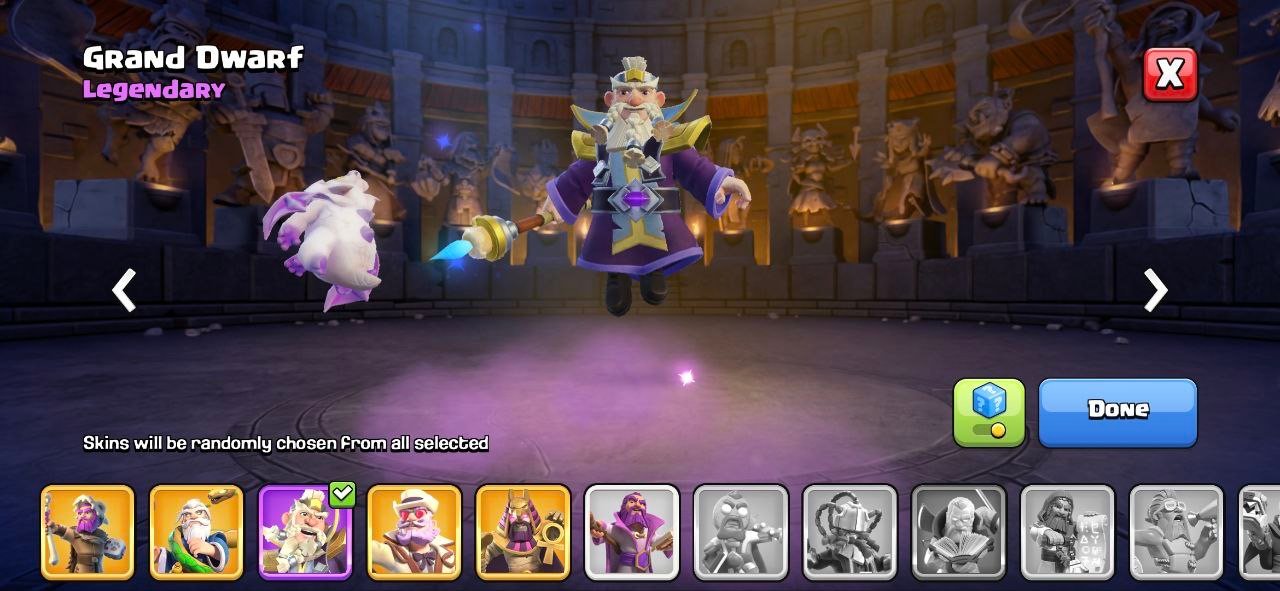Toggle the random skin dice button
Screen dimensions: 1280x591
[x=988, y=411]
